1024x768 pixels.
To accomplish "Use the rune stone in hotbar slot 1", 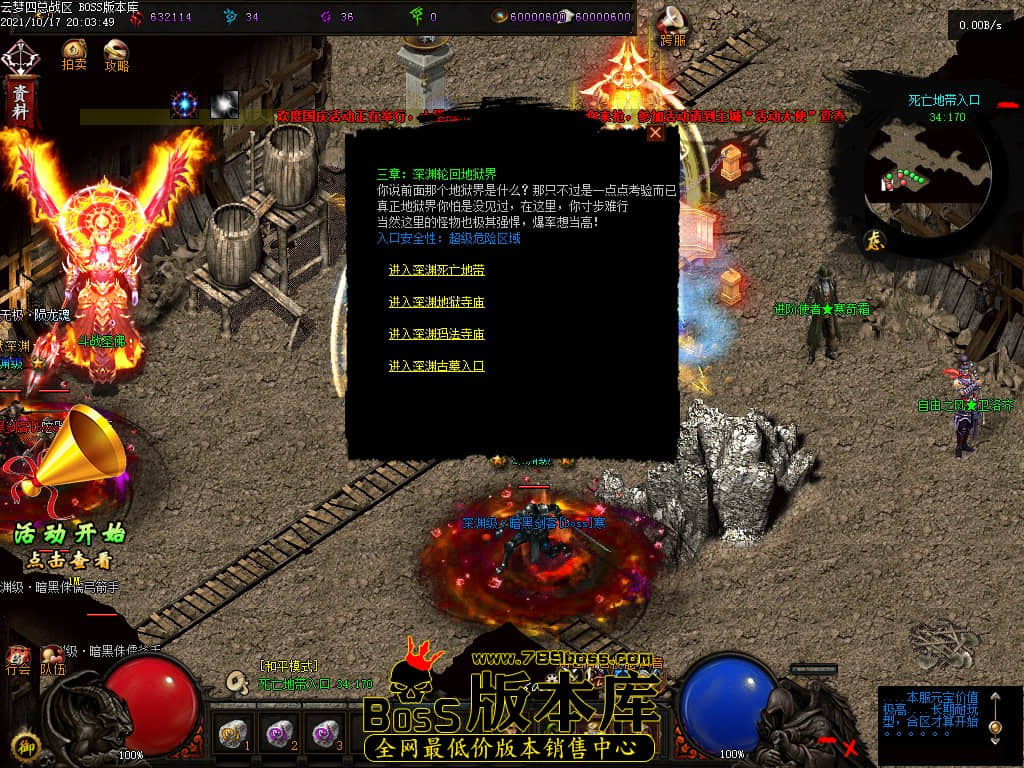I will pyautogui.click(x=233, y=735).
